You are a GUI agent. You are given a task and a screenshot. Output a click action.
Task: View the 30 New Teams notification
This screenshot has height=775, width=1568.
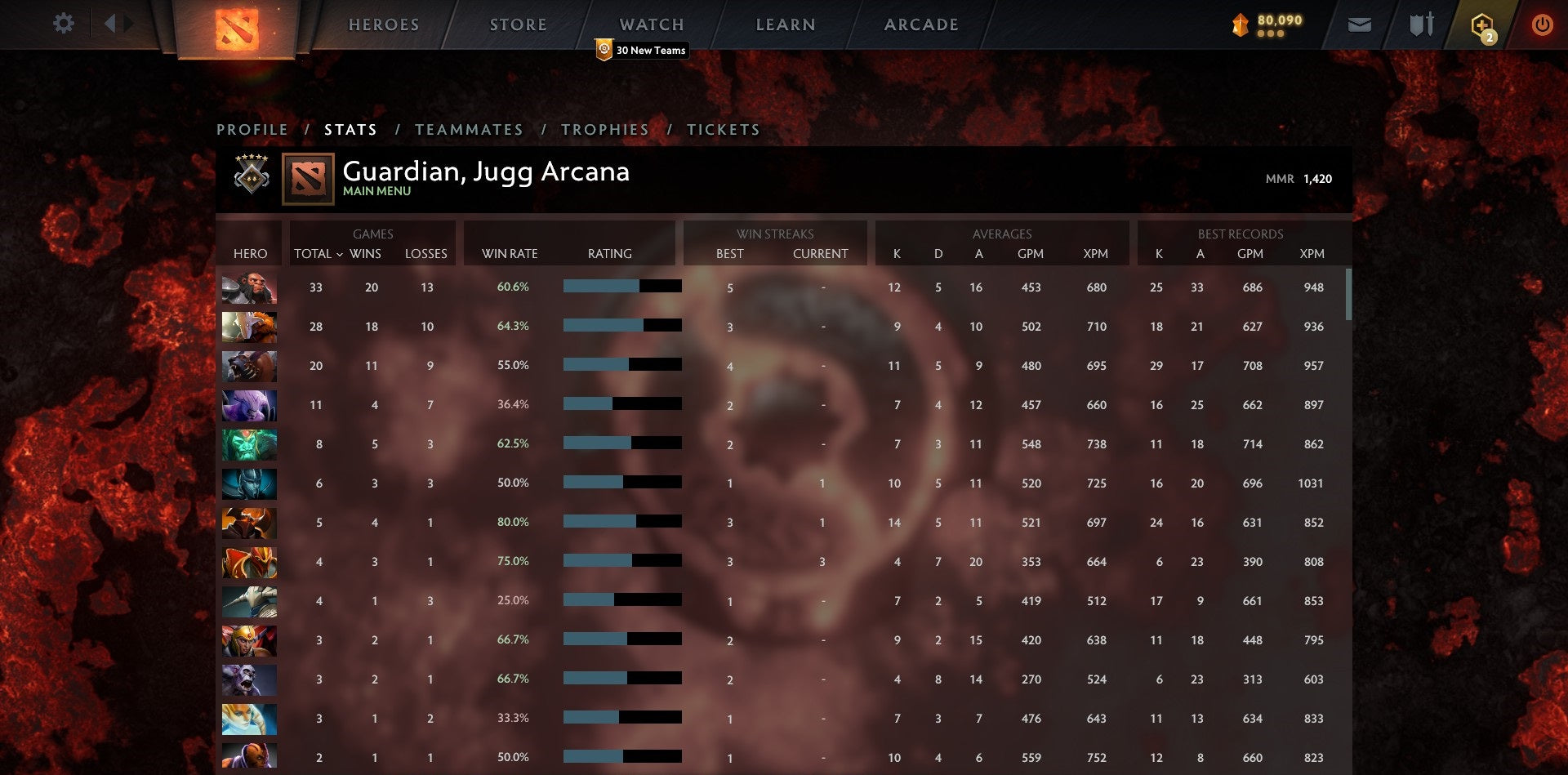(641, 50)
